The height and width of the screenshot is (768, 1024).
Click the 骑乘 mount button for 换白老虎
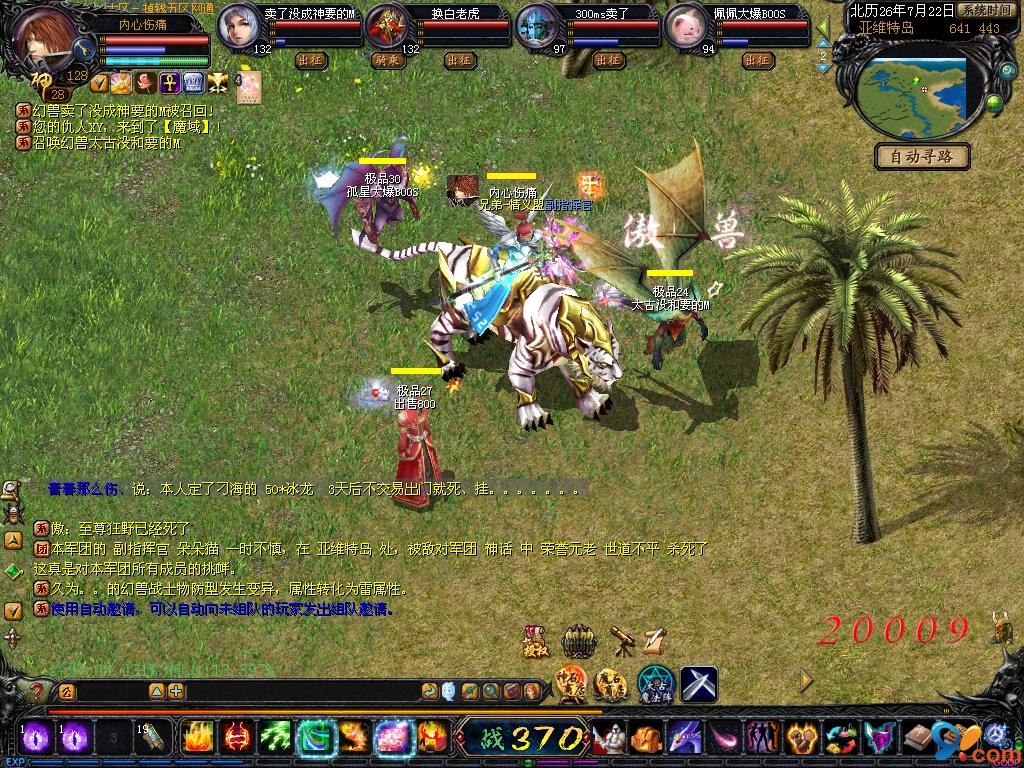pyautogui.click(x=386, y=60)
